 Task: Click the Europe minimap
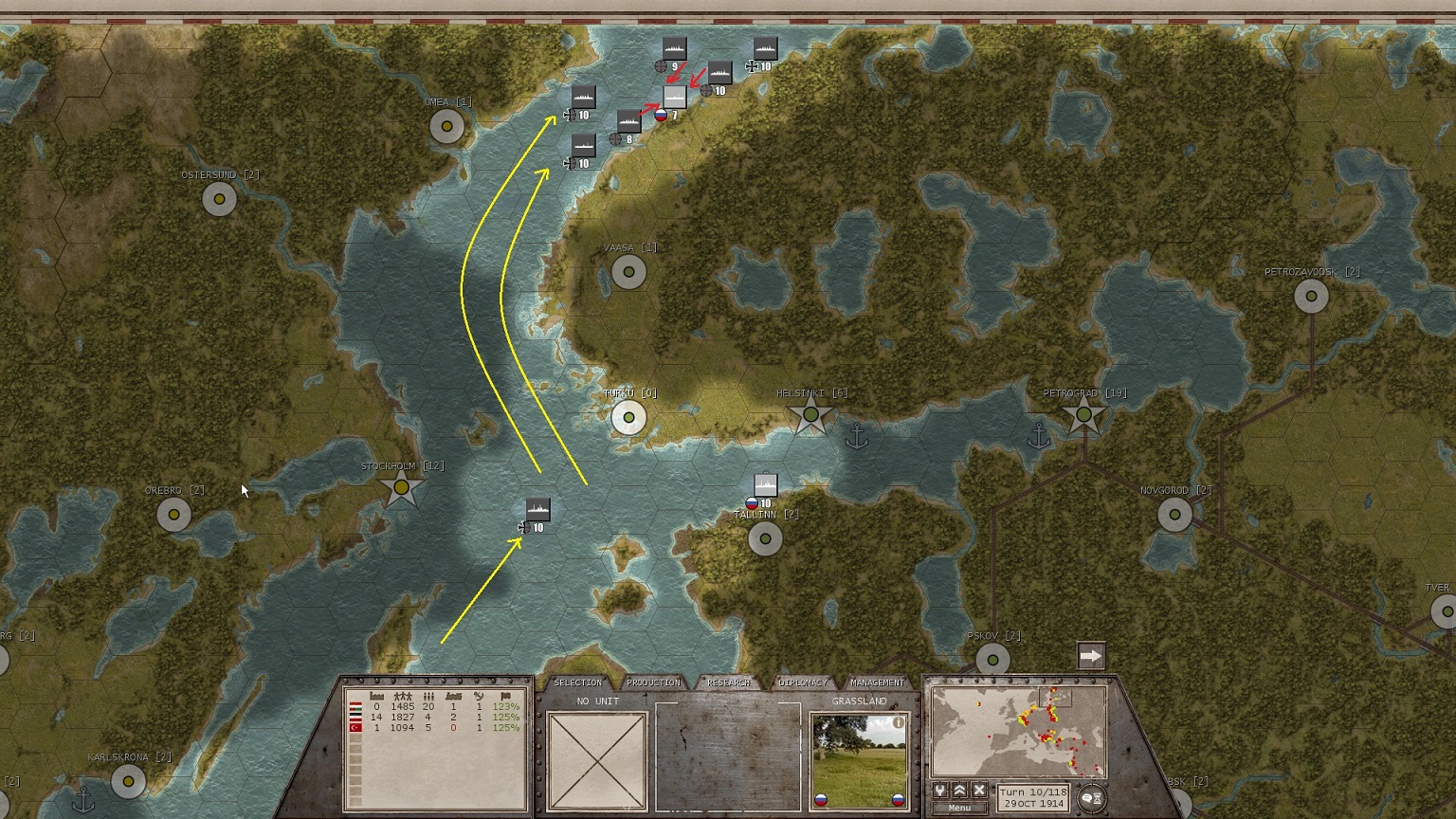[1018, 732]
